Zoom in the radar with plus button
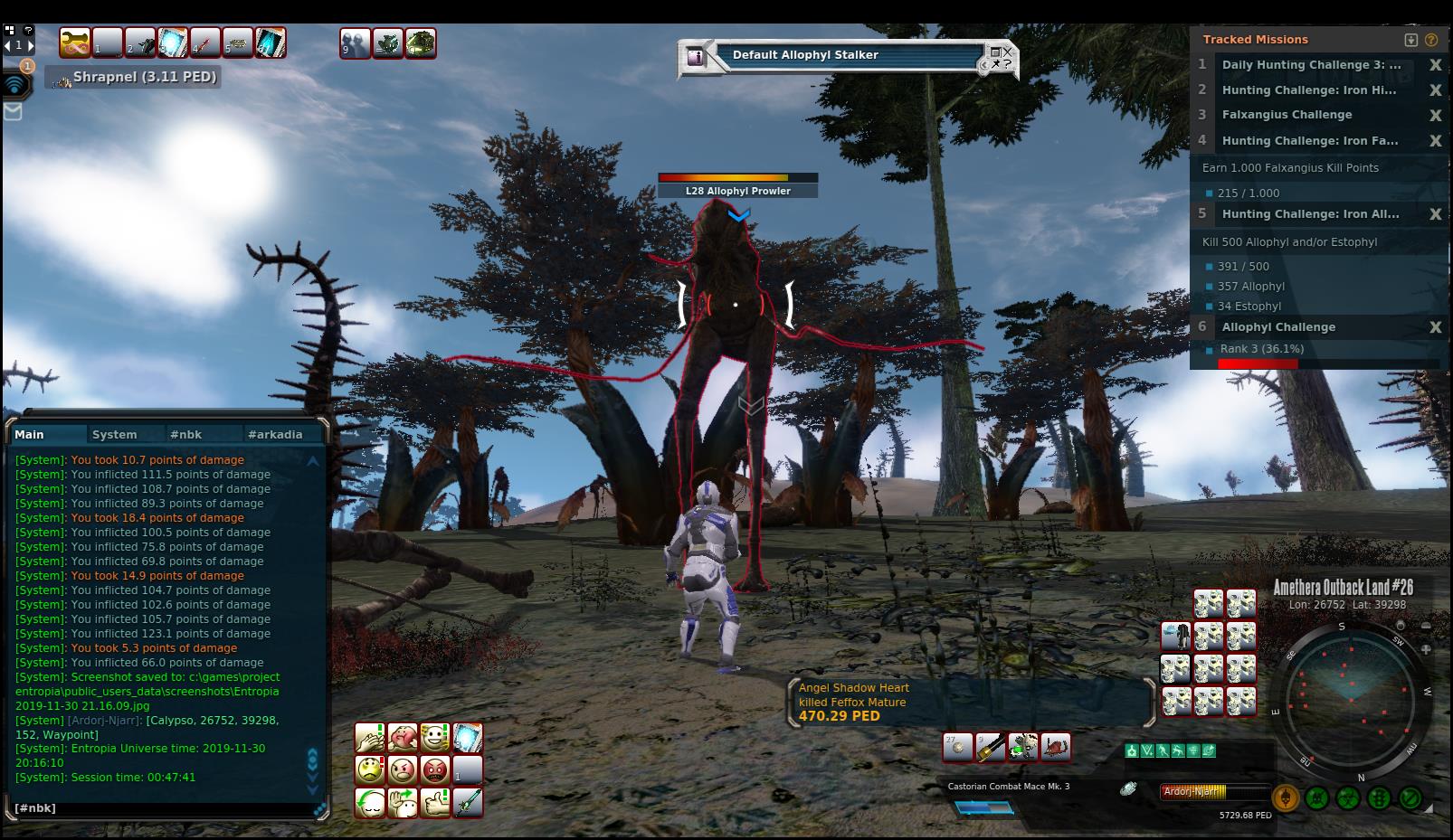 pos(1426,649)
